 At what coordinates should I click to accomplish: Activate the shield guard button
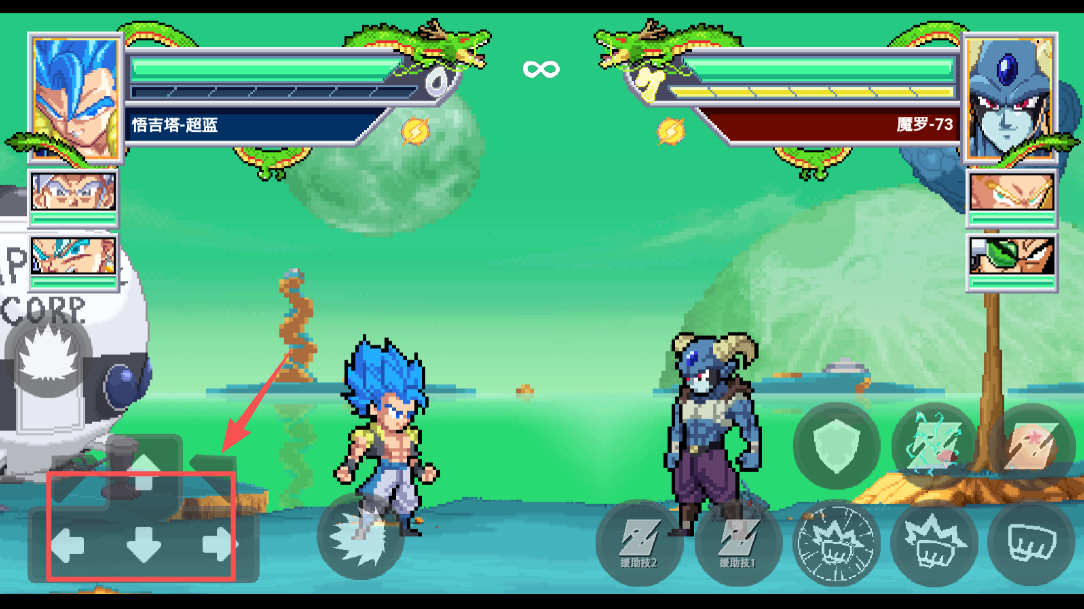click(836, 446)
